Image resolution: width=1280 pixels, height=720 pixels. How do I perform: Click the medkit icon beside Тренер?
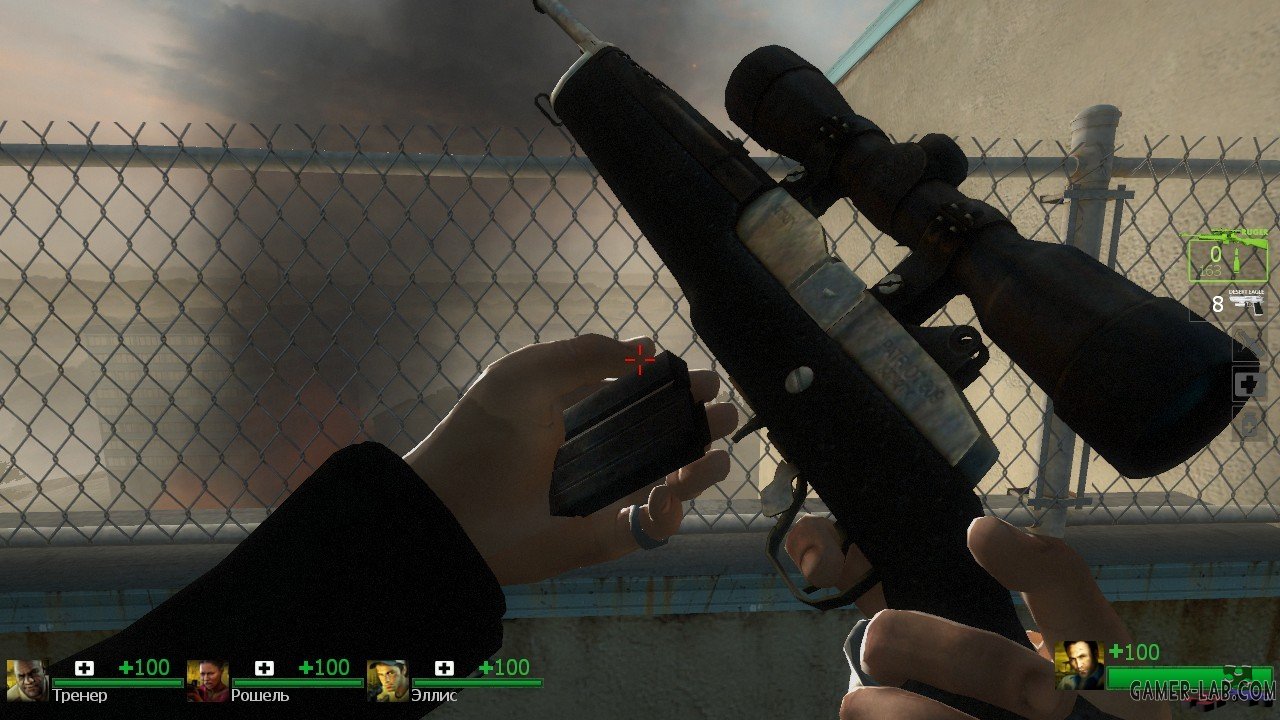85,668
